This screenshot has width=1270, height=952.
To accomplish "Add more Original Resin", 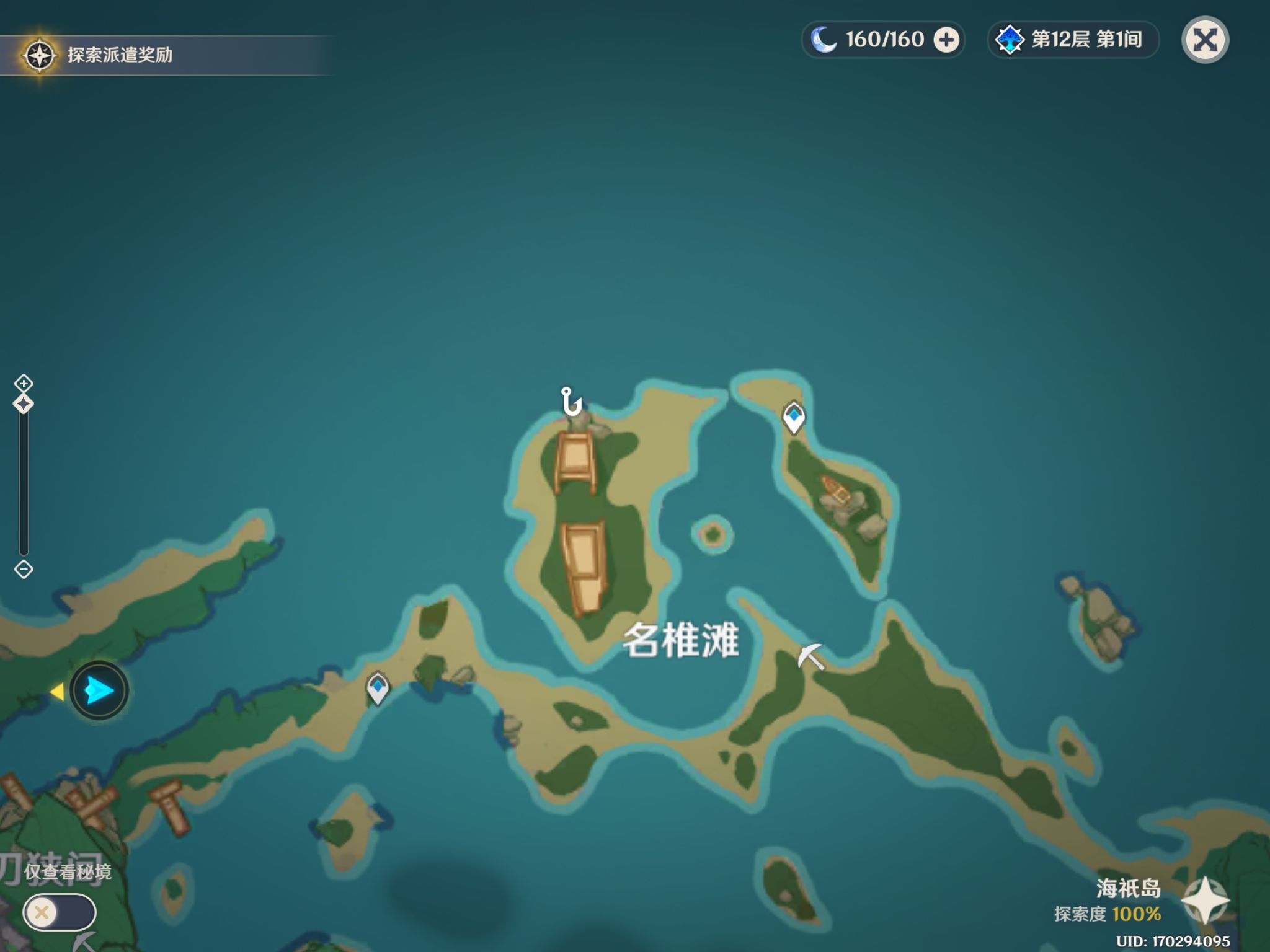I will [x=946, y=40].
